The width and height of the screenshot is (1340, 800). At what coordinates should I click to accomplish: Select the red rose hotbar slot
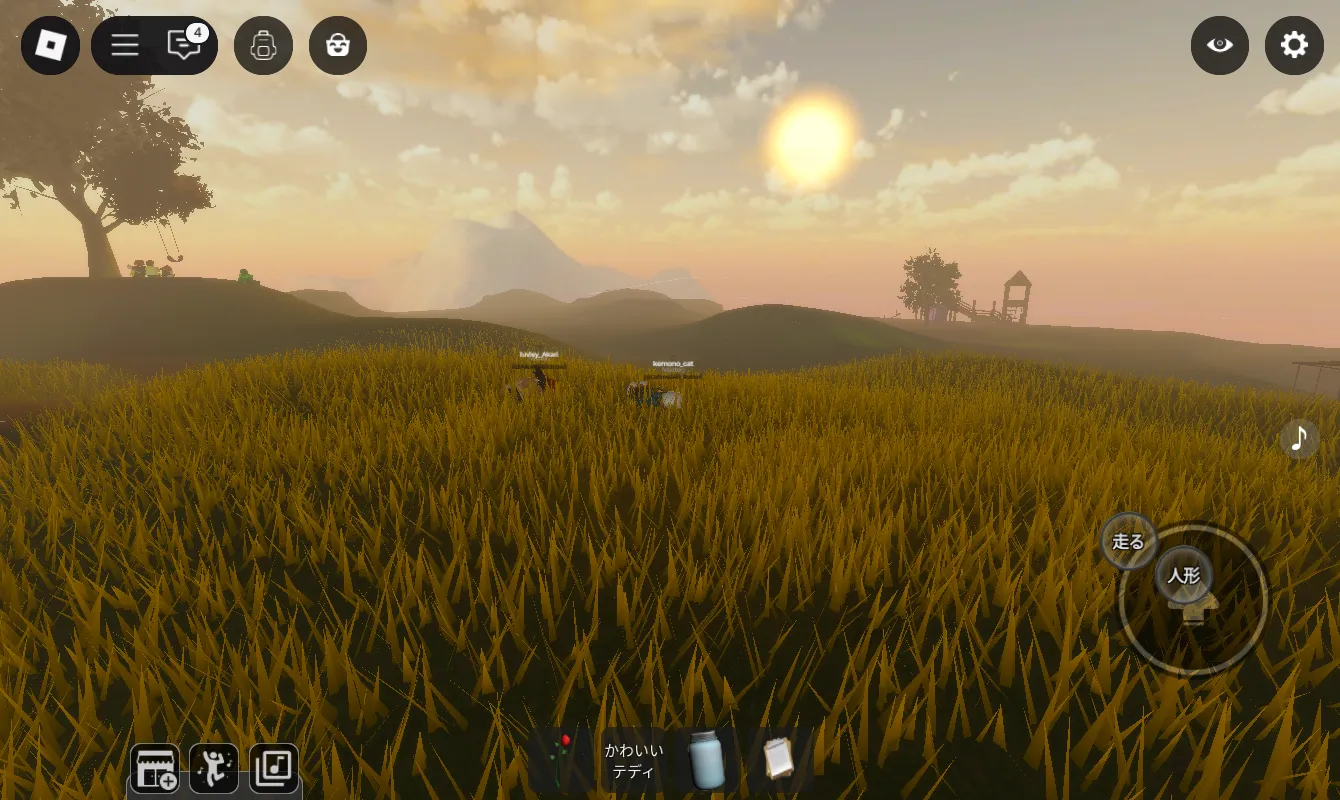tap(562, 760)
